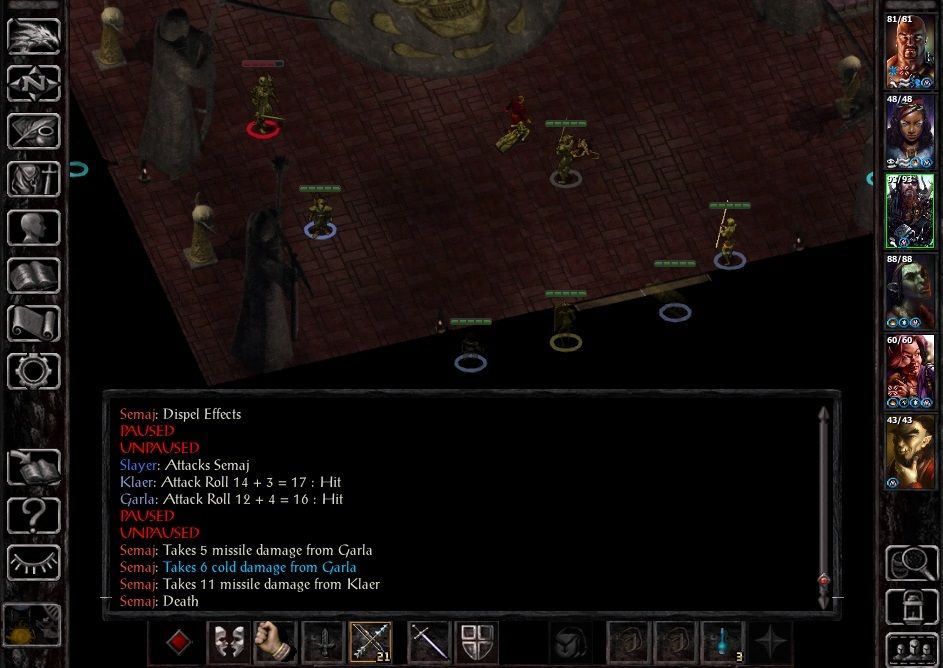Open the mage spellbook
943x668 pixels.
pos(33,275)
